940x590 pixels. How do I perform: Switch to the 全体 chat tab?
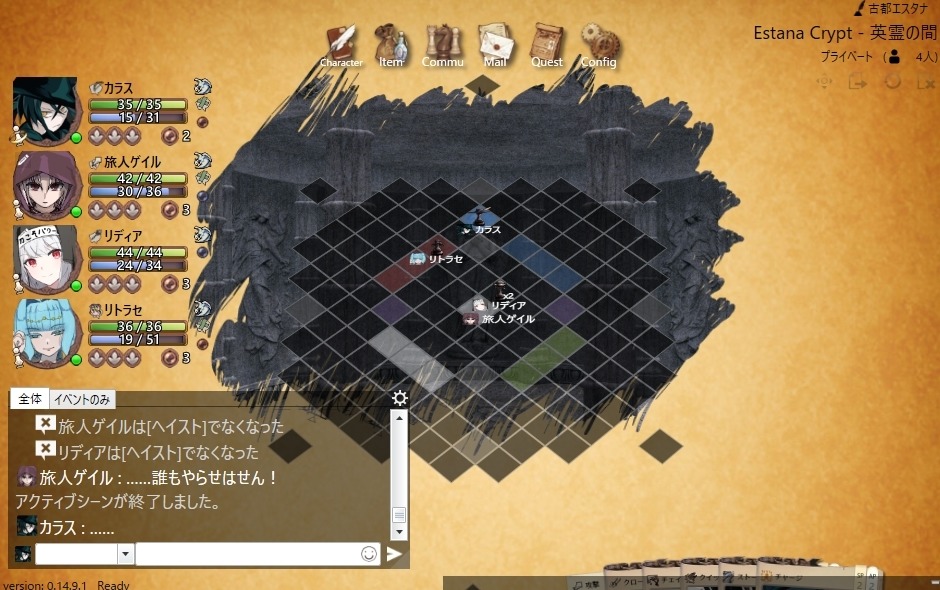coord(30,399)
